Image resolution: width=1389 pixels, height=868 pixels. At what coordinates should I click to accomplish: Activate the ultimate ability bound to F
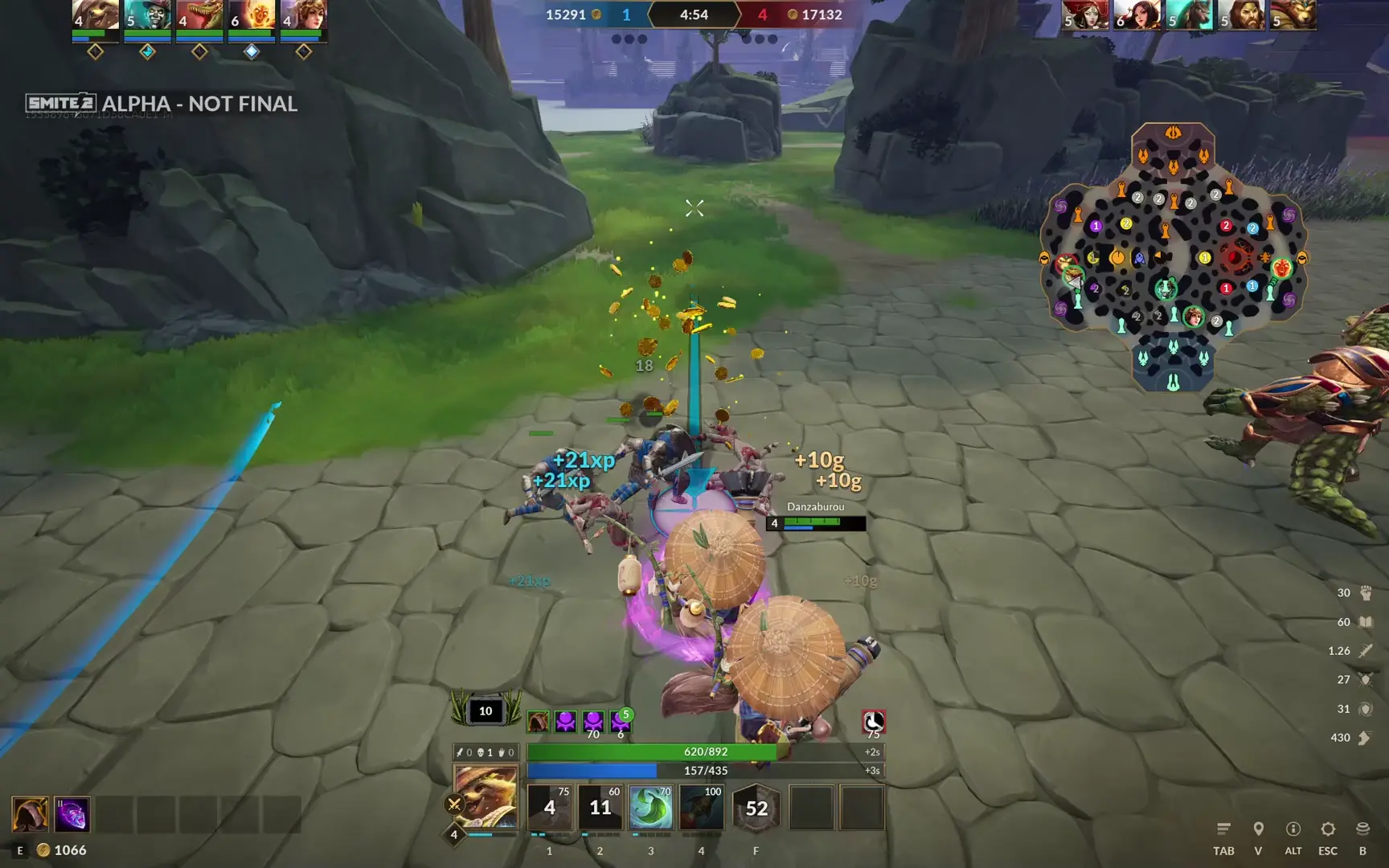pyautogui.click(x=756, y=809)
